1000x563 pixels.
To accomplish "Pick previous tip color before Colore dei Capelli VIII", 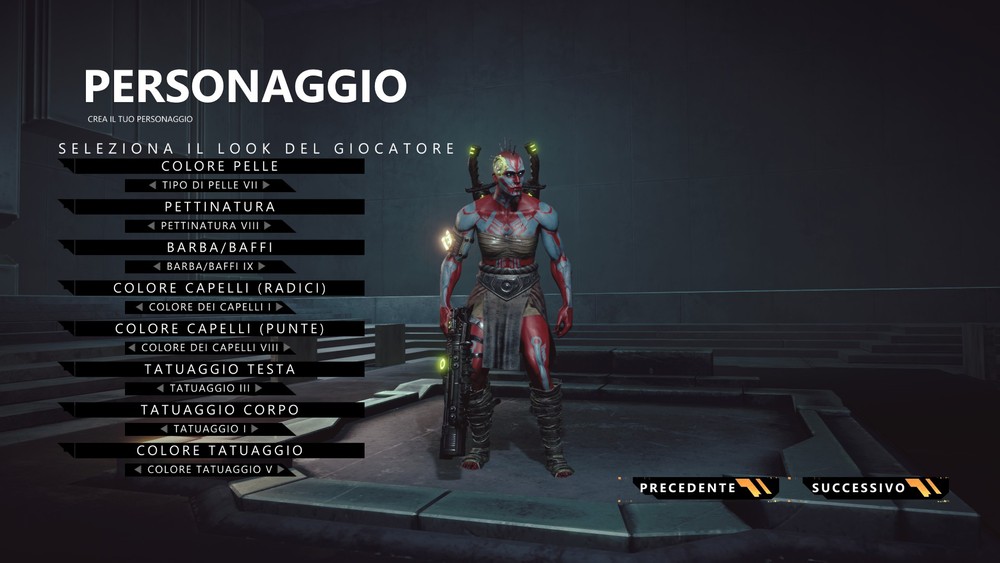I will 132,348.
